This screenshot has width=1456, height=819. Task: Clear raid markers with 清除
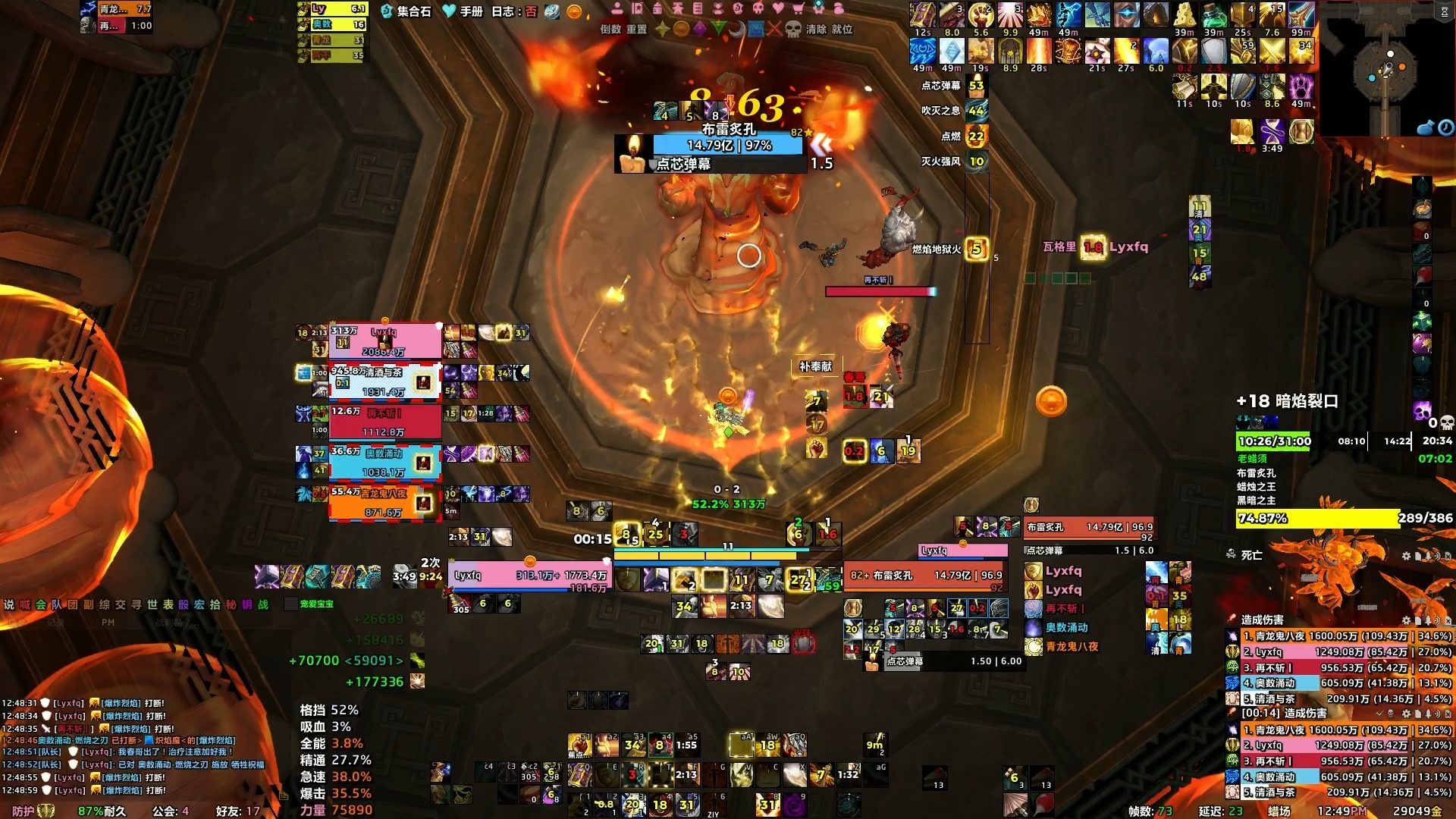816,30
